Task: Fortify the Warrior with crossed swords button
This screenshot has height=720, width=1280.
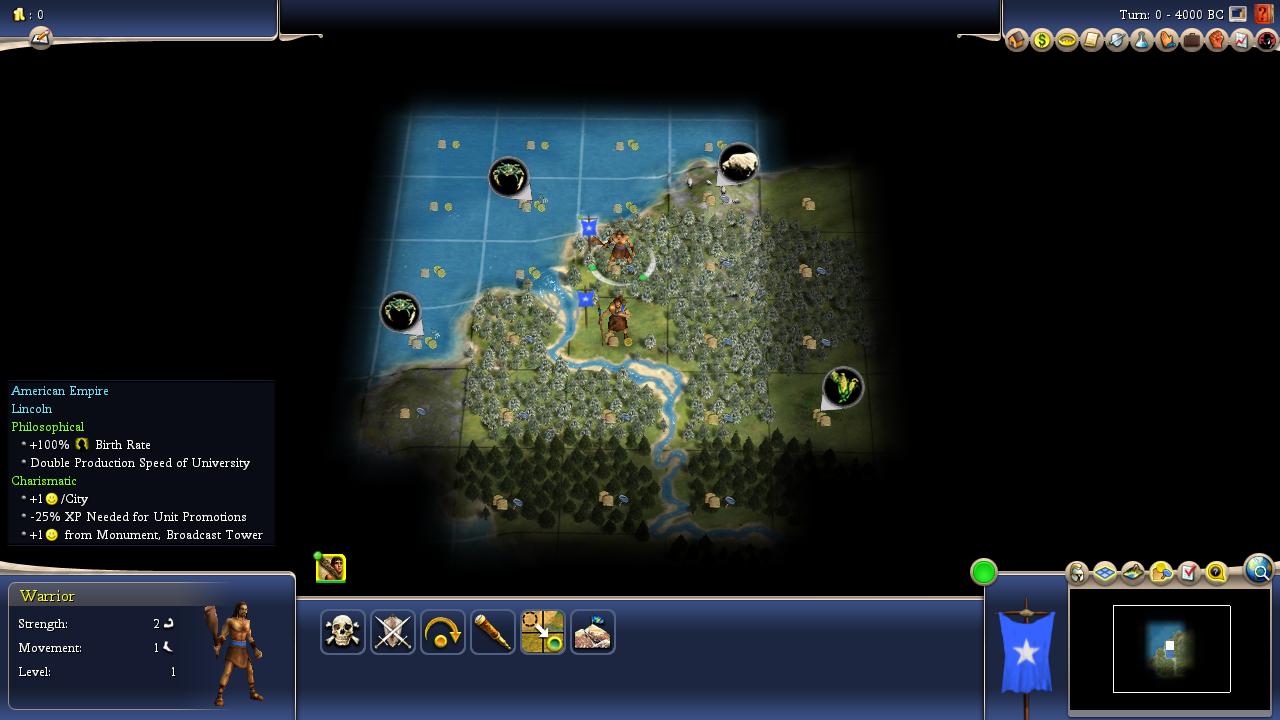Action: (x=393, y=632)
